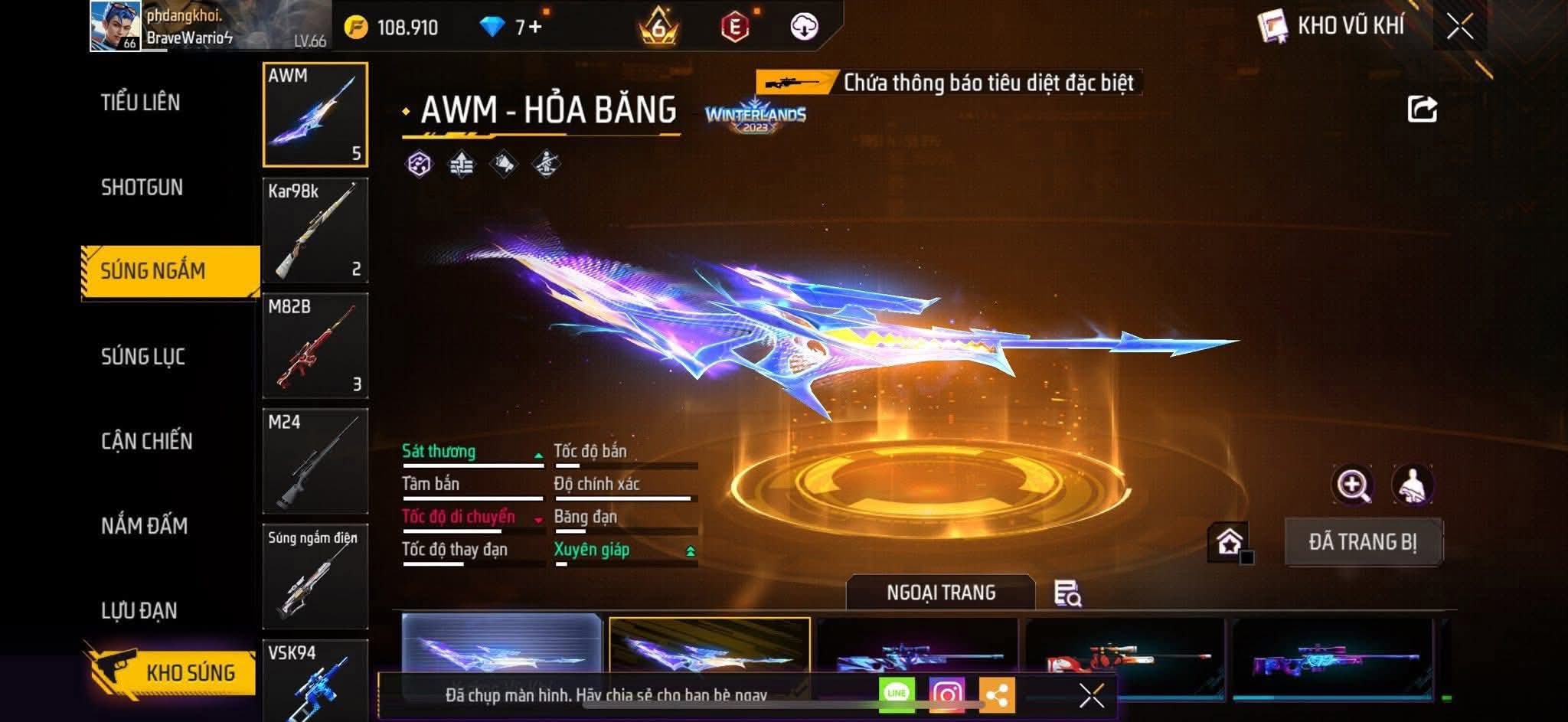This screenshot has height=722, width=1568.
Task: Choose the M82B sniper tile
Action: [315, 346]
